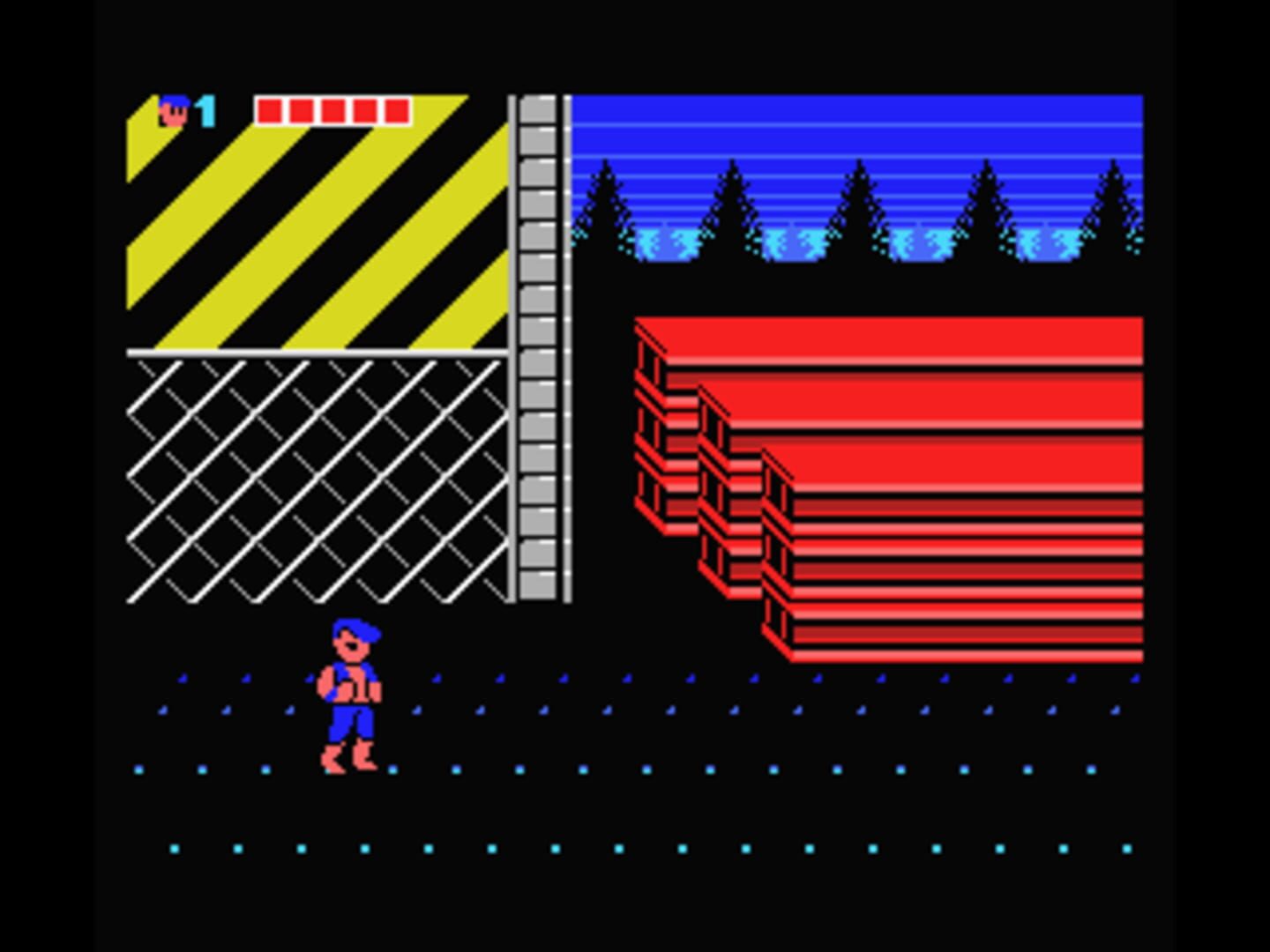Click the player's blue cap

coord(357,630)
